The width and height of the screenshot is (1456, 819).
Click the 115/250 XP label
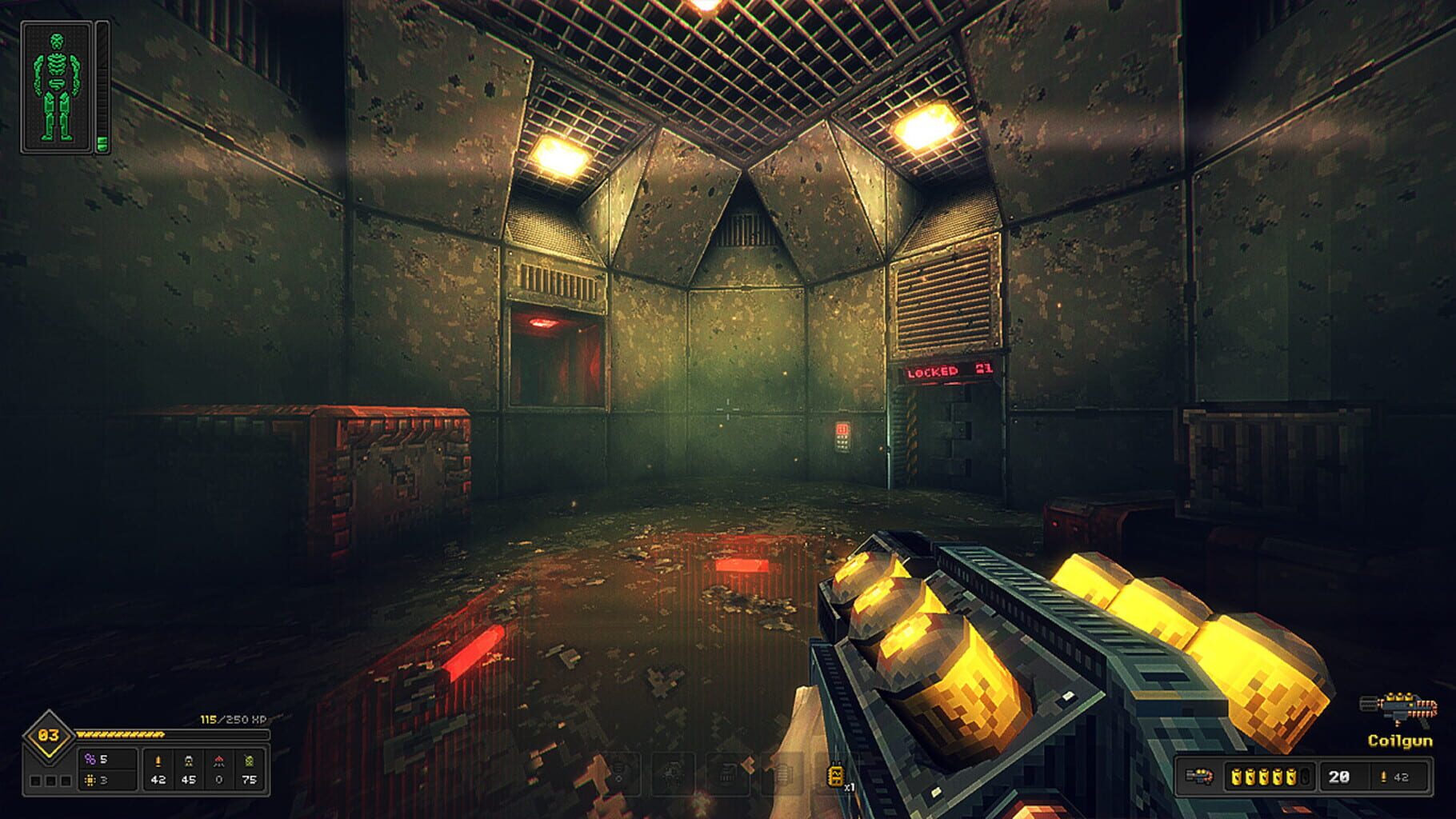(x=232, y=719)
